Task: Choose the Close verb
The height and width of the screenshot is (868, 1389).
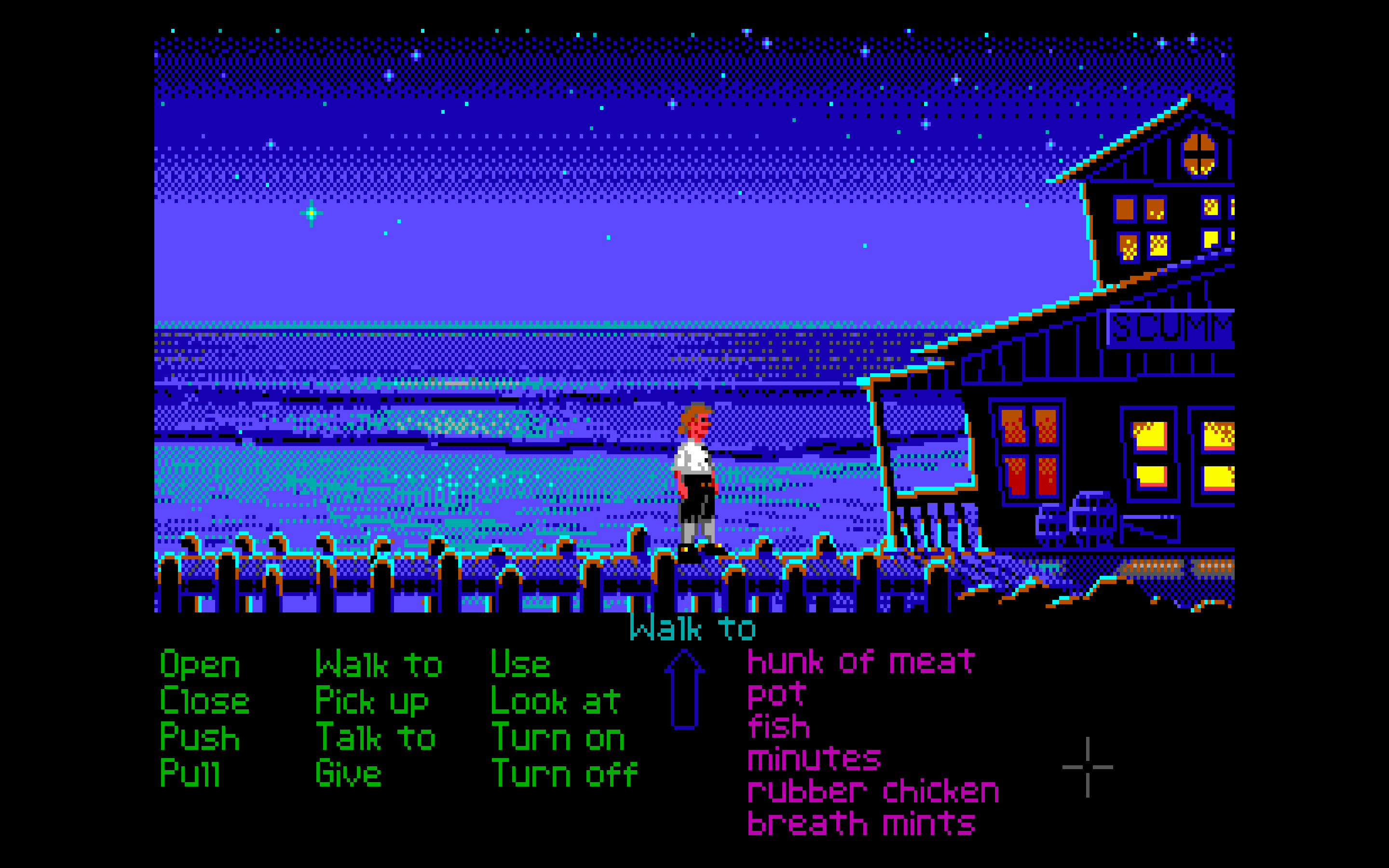Action: (204, 701)
